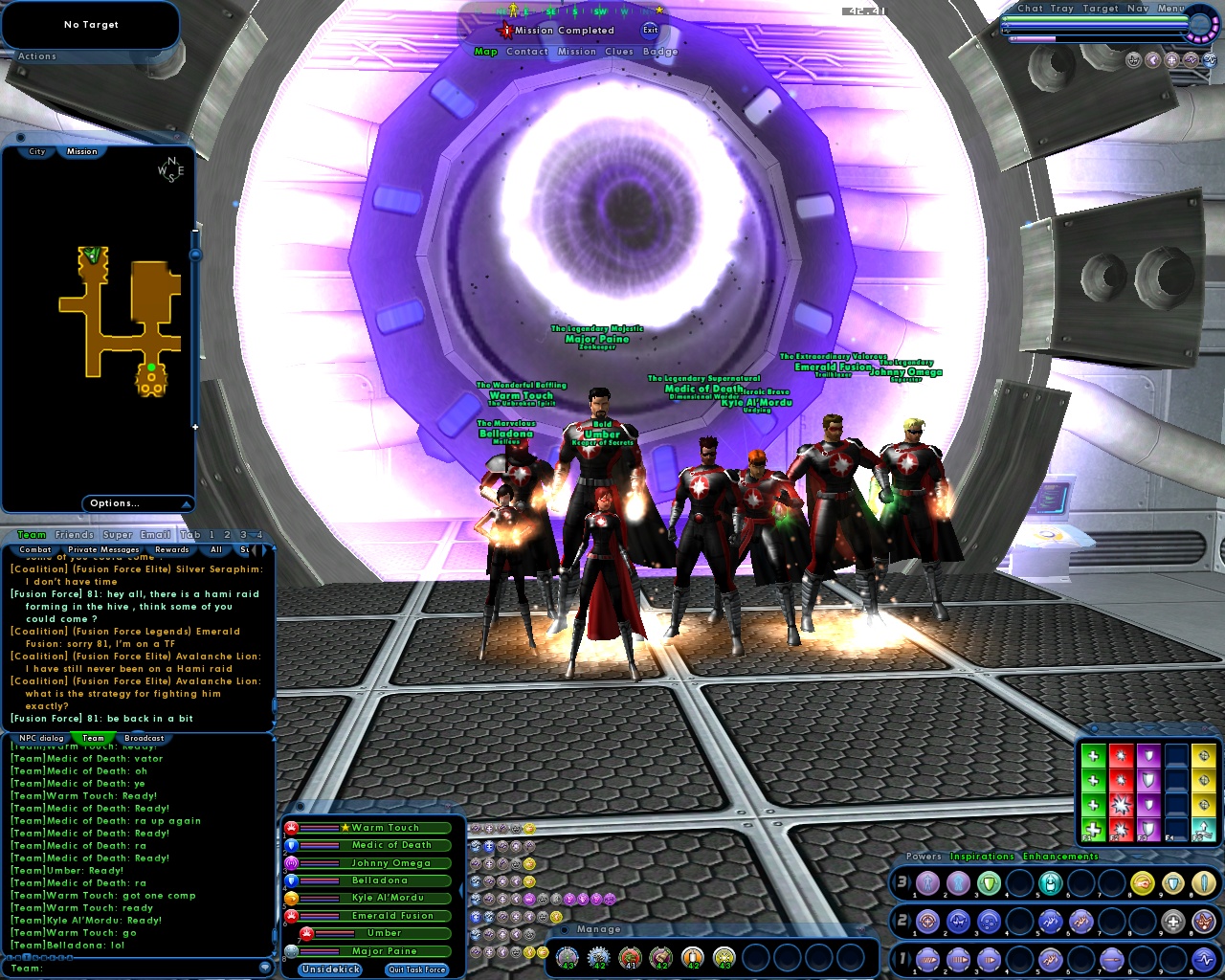Image resolution: width=1225 pixels, height=980 pixels.
Task: Click Warm Touch's red origin icon in team list
Action: 292,828
